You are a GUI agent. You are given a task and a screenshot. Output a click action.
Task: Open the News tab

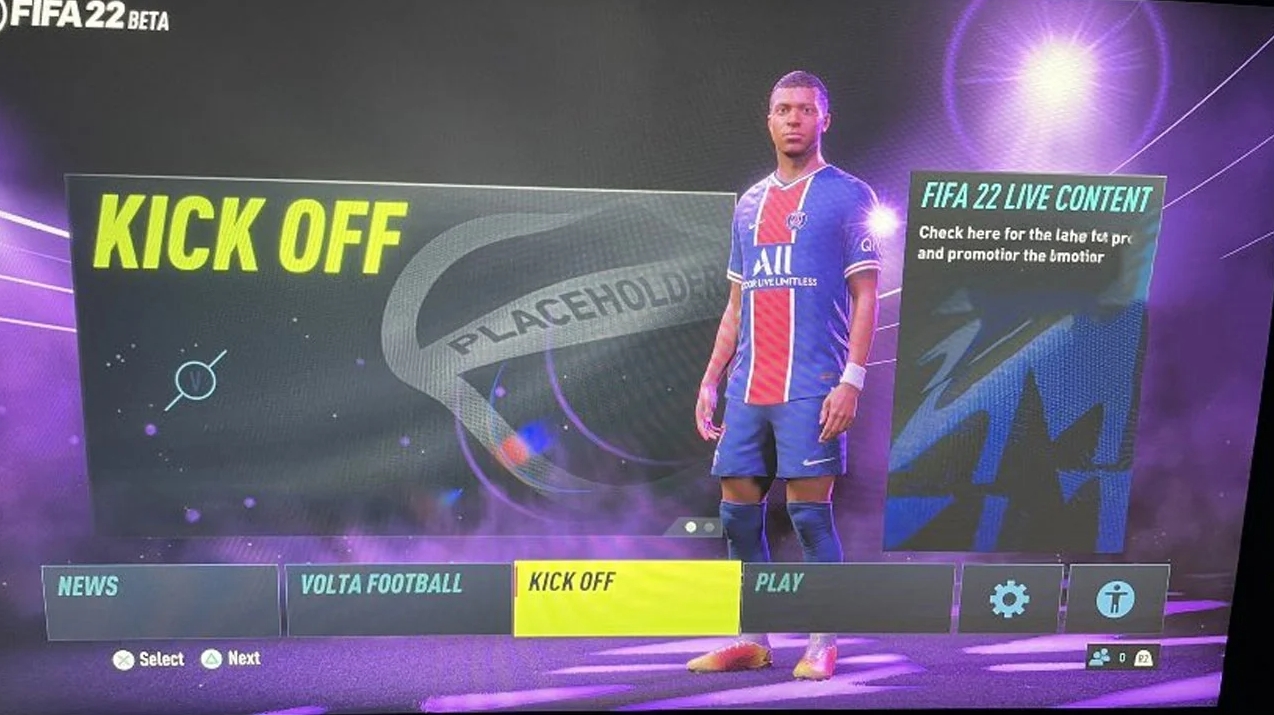click(160, 600)
